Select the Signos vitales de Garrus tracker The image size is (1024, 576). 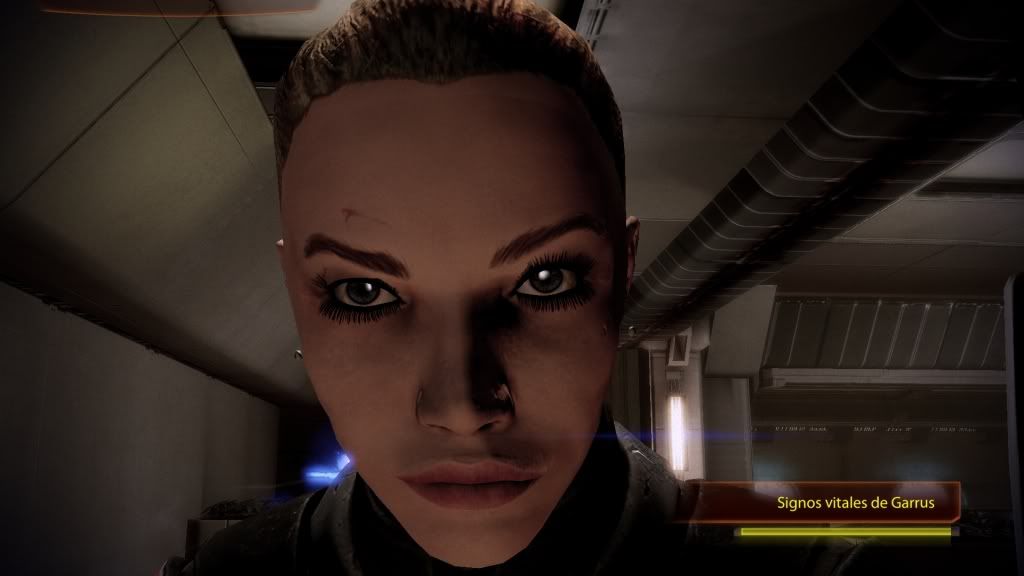tap(855, 503)
